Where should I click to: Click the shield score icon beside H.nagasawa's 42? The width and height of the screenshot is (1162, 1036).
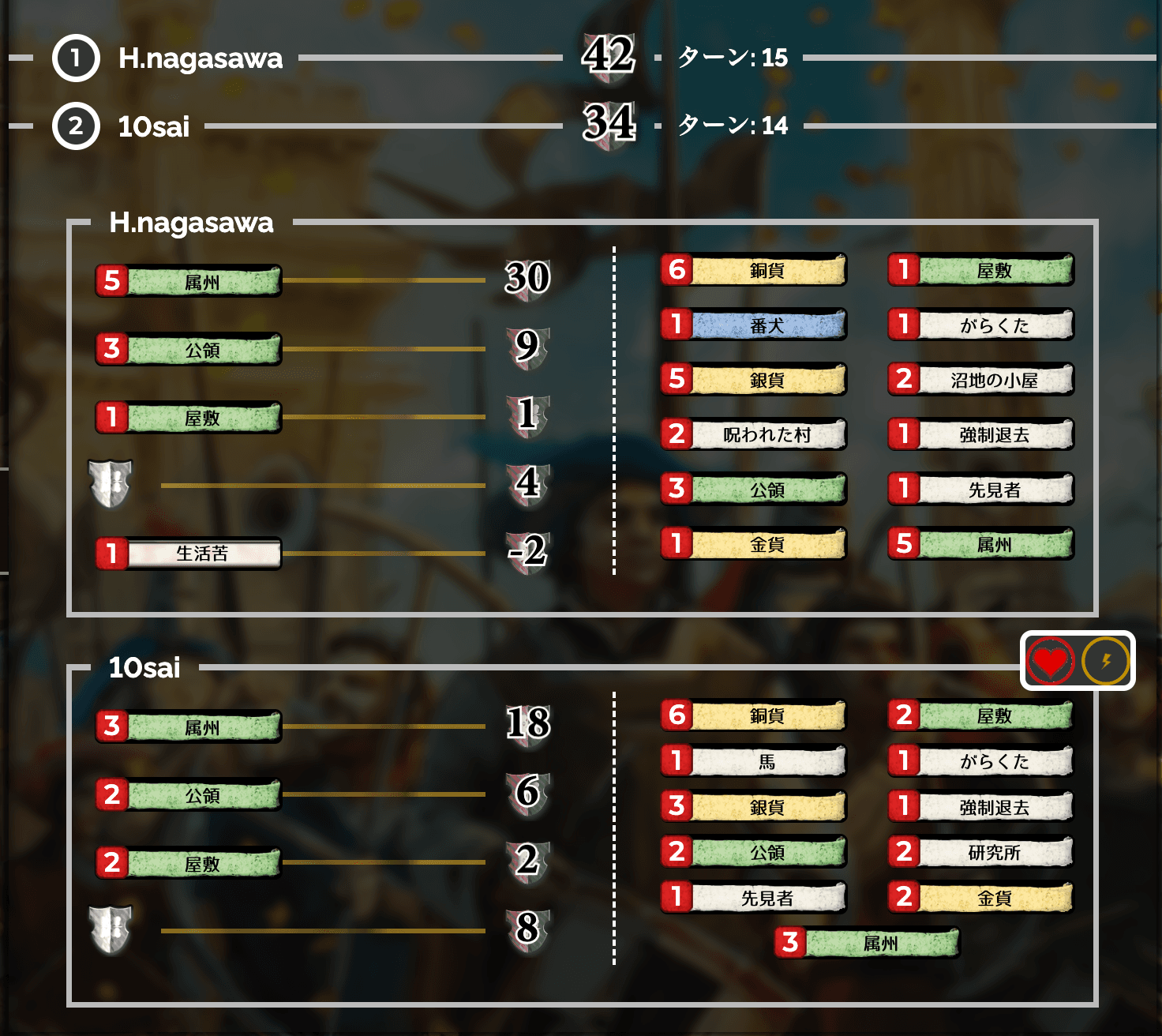click(608, 57)
